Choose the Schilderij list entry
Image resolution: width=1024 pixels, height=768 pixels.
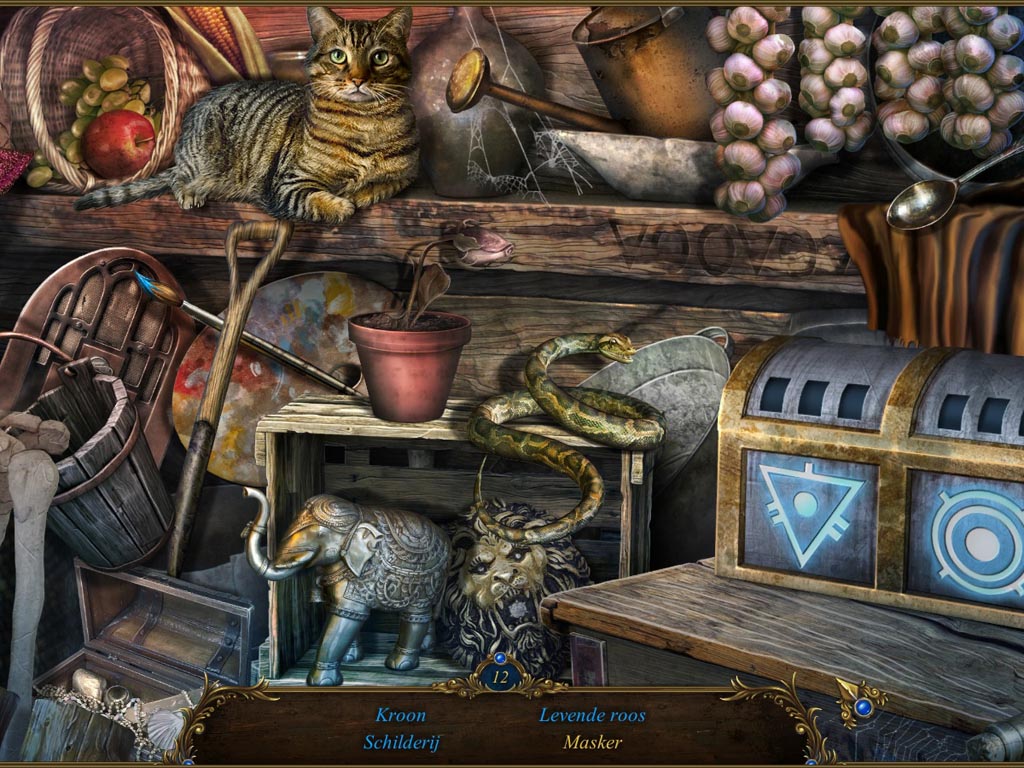pos(400,742)
